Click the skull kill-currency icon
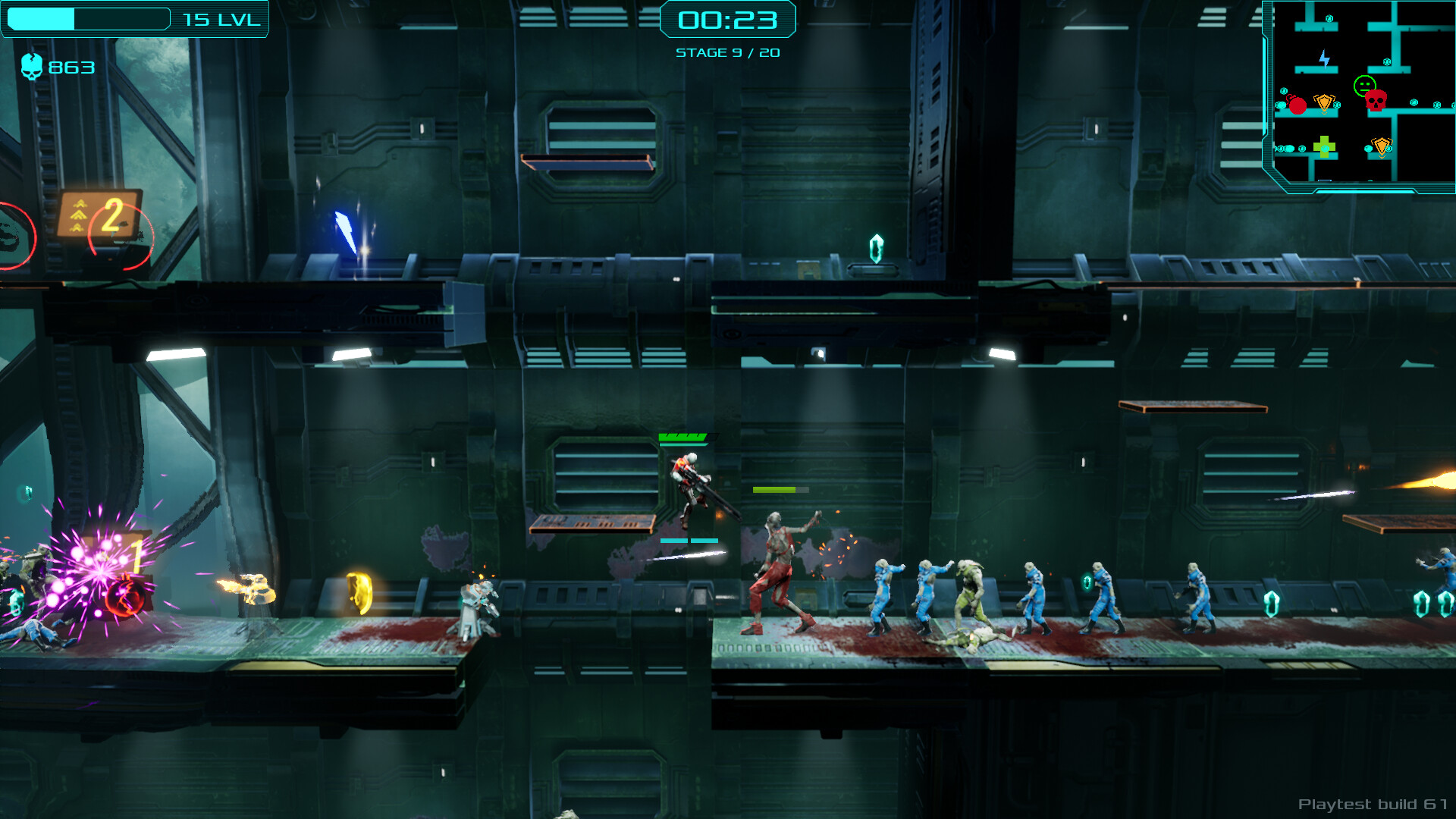This screenshot has width=1456, height=819. 32,67
